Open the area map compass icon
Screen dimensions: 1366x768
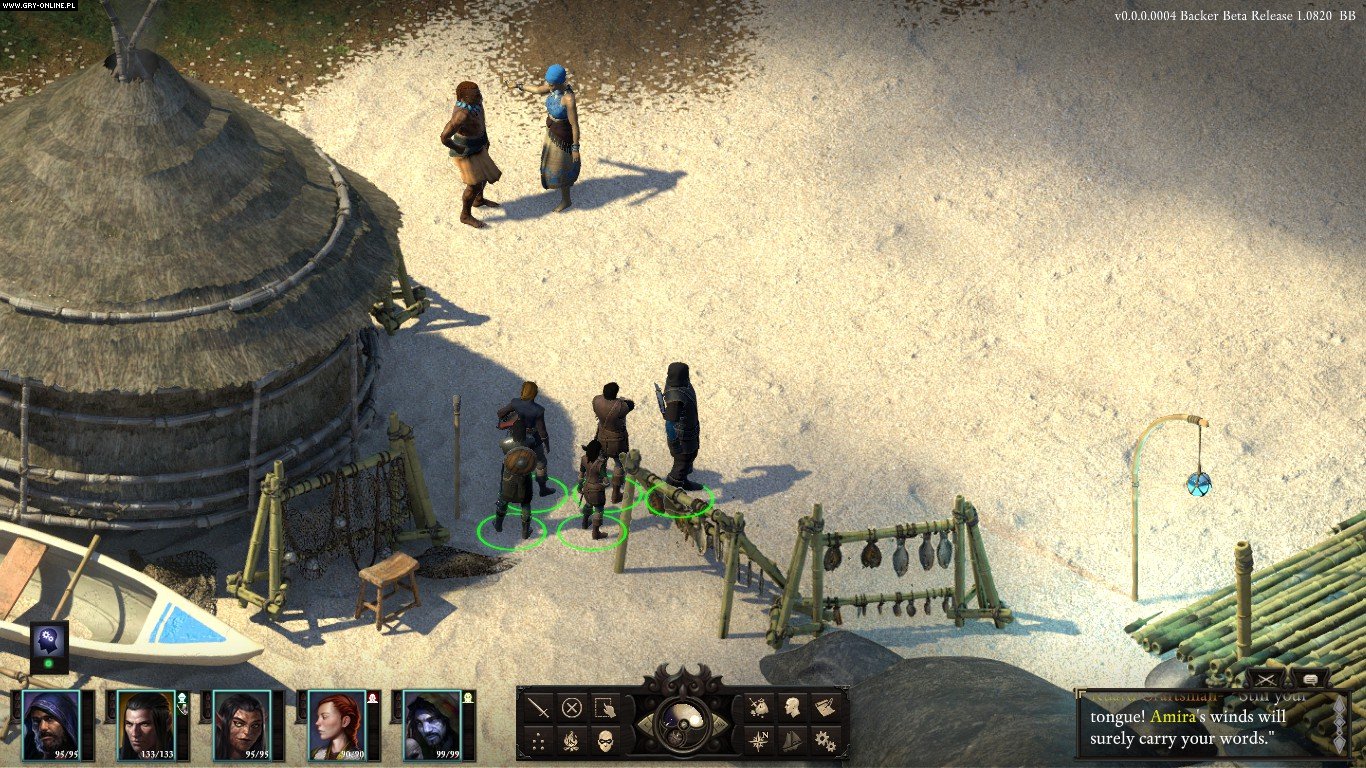coord(760,741)
